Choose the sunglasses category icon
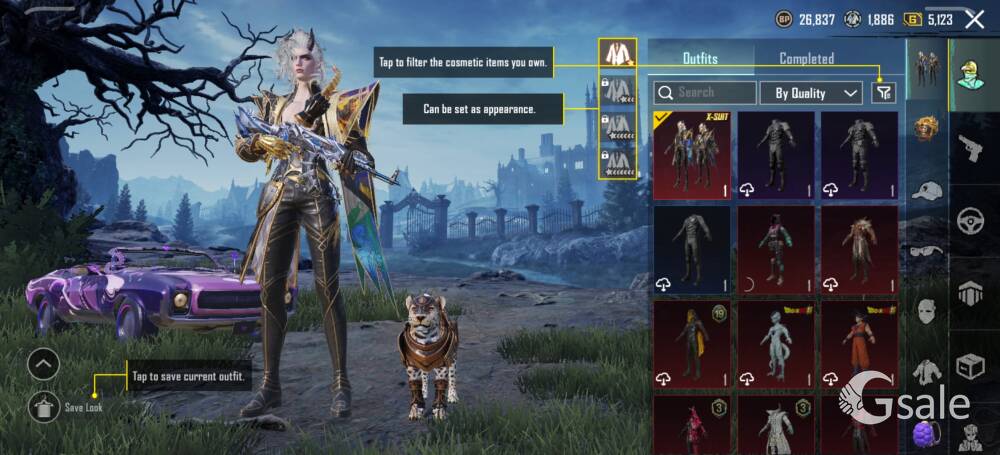The height and width of the screenshot is (455, 1000). coord(927,251)
